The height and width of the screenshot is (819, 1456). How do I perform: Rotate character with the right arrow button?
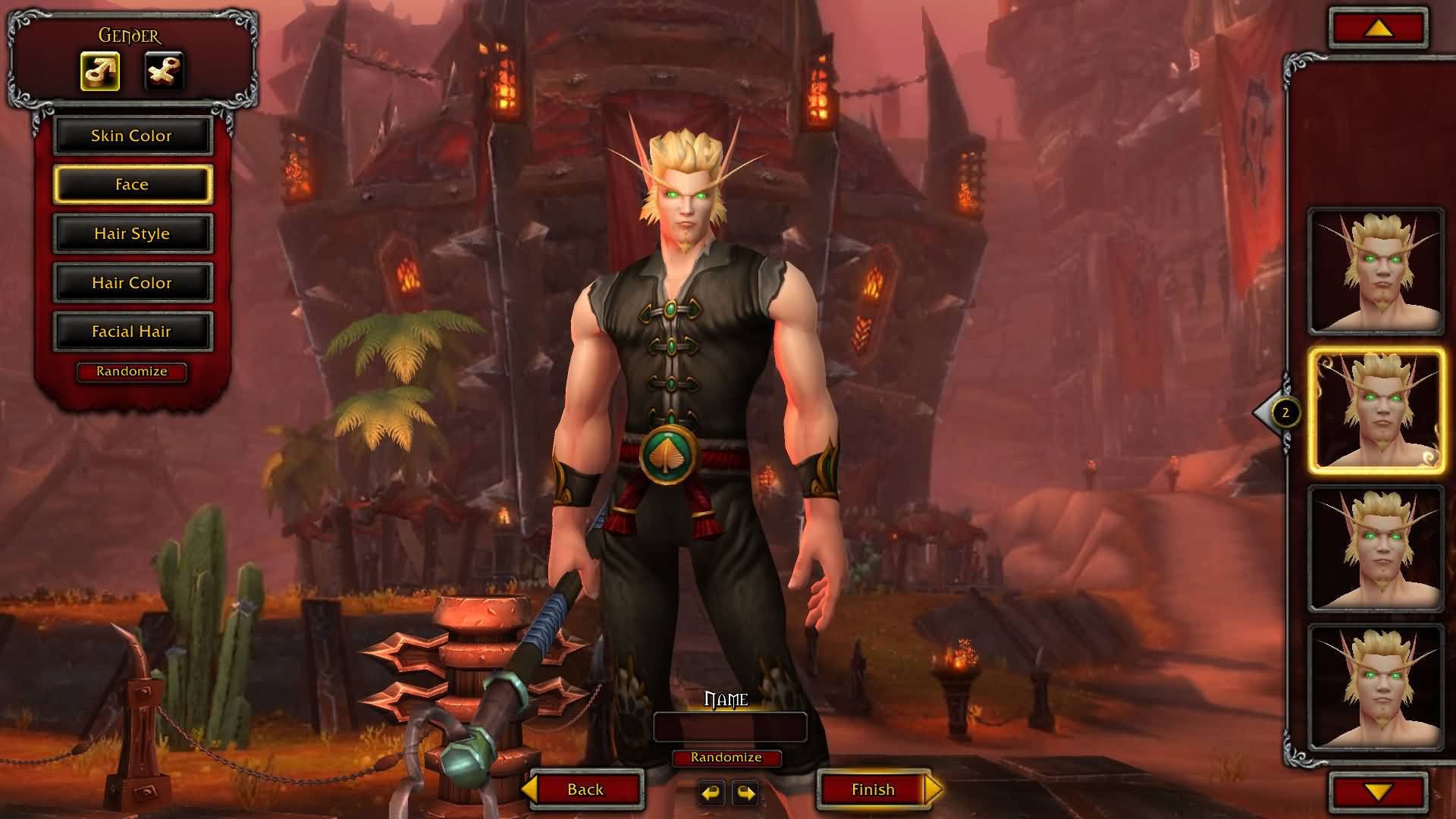[x=746, y=793]
